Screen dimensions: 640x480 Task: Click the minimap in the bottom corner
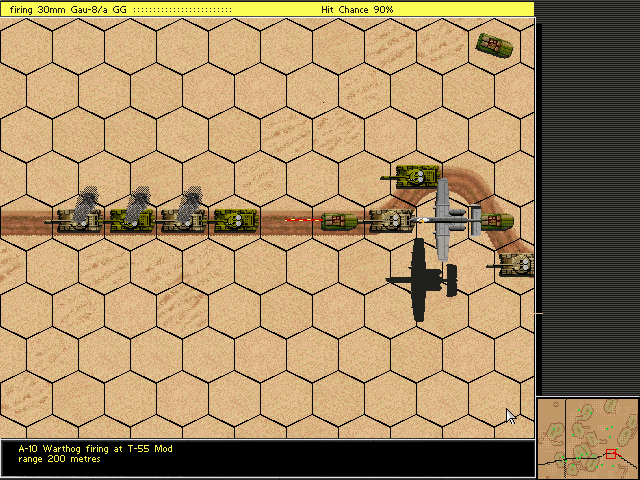(587, 438)
